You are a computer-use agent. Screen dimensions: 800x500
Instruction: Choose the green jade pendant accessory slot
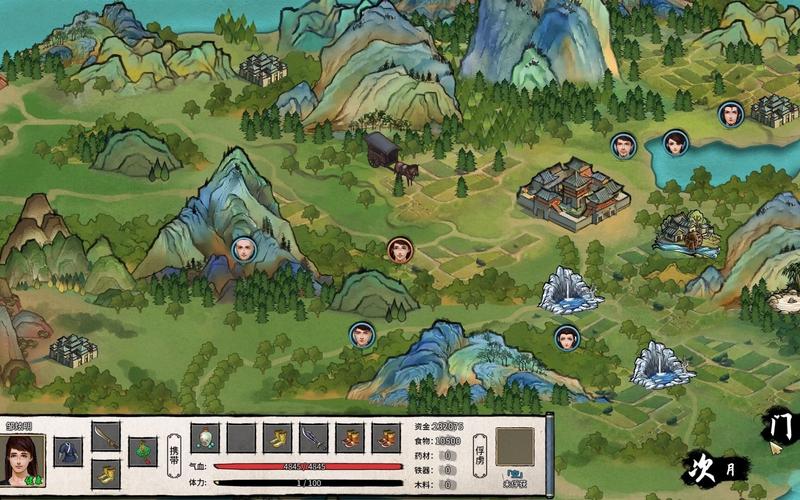143,453
